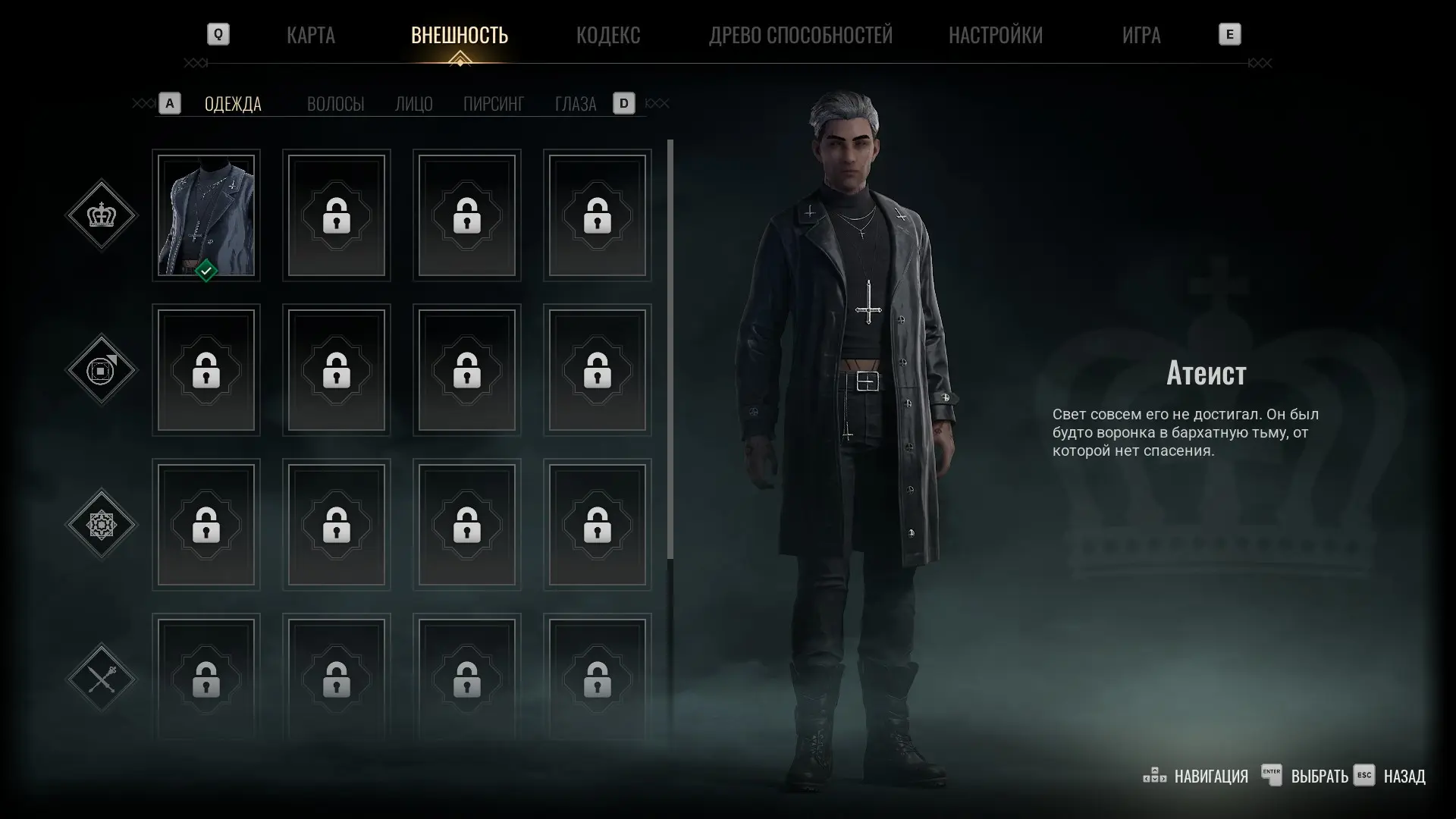This screenshot has height=819, width=1456.
Task: Select the Внешность tab
Action: (x=459, y=35)
